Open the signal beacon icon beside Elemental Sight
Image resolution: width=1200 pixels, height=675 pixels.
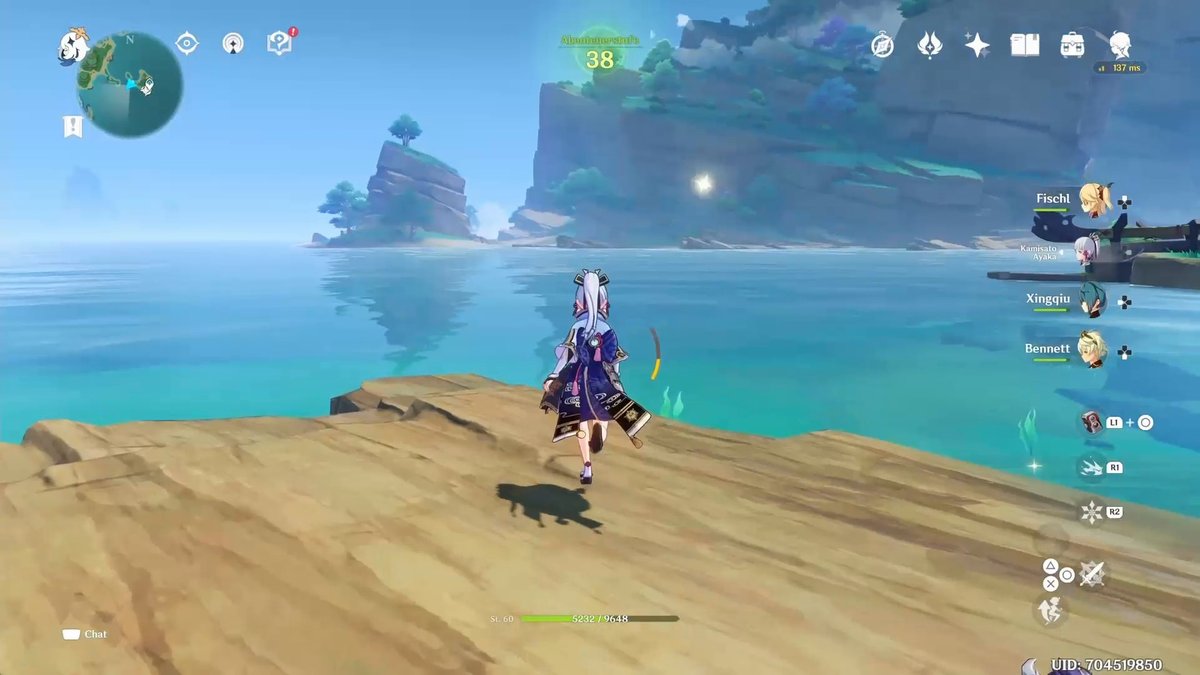point(233,43)
